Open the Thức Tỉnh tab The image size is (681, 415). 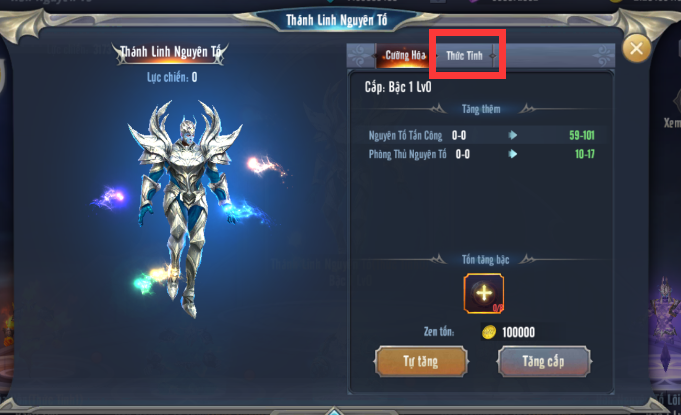click(x=465, y=56)
